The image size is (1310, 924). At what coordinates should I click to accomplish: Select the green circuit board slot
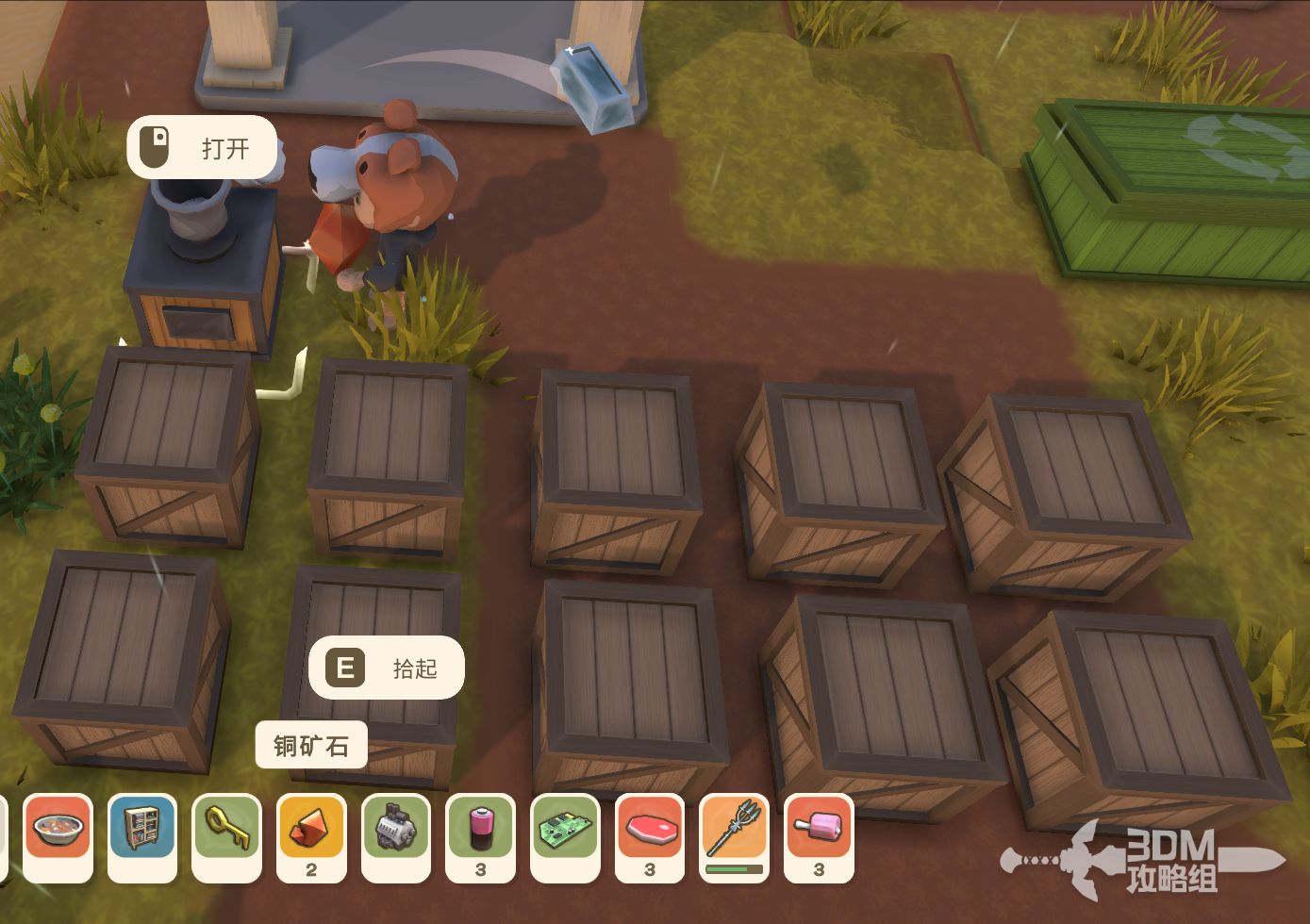pos(565,836)
